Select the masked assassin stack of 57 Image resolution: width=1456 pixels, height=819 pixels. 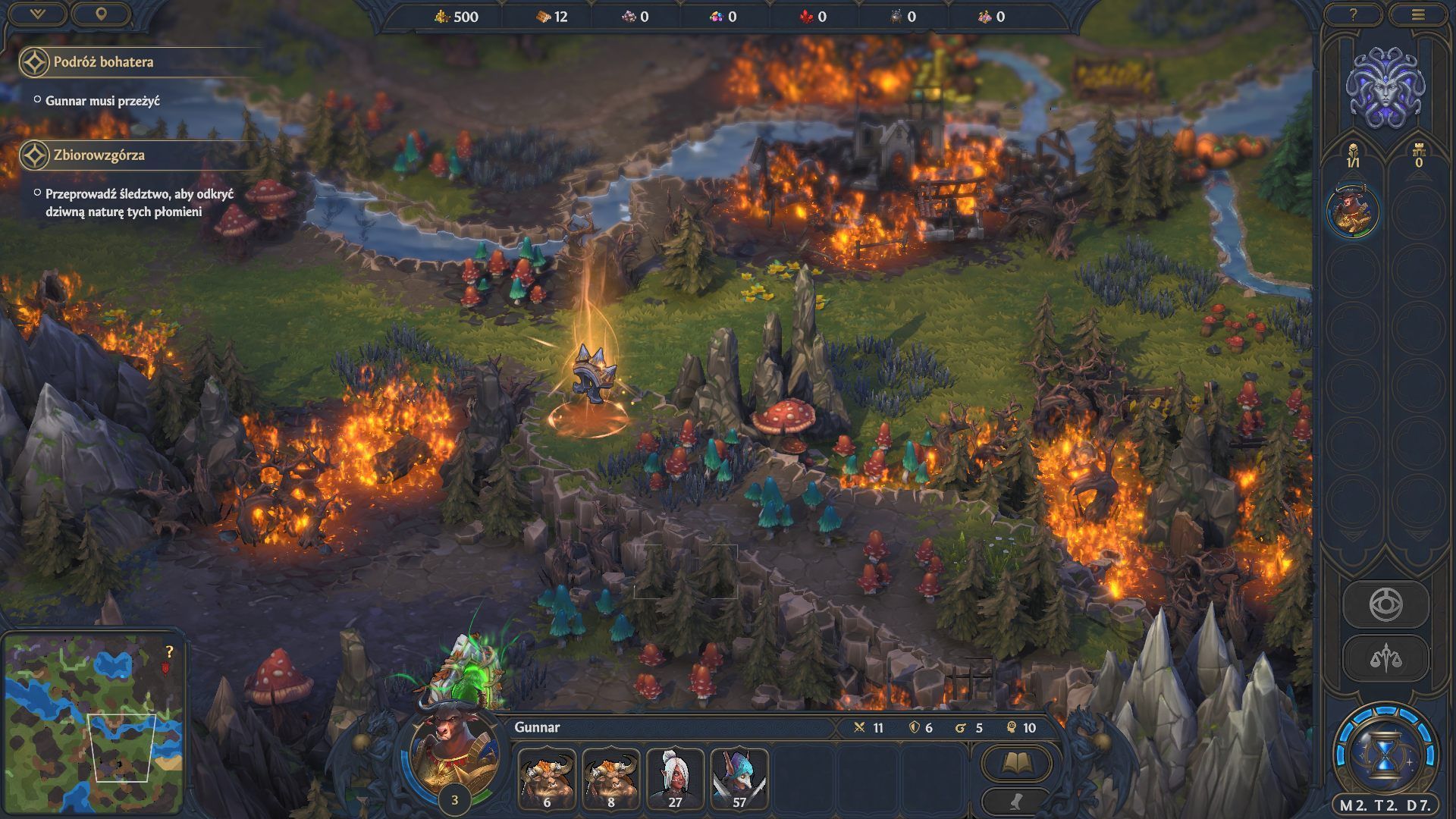(739, 778)
